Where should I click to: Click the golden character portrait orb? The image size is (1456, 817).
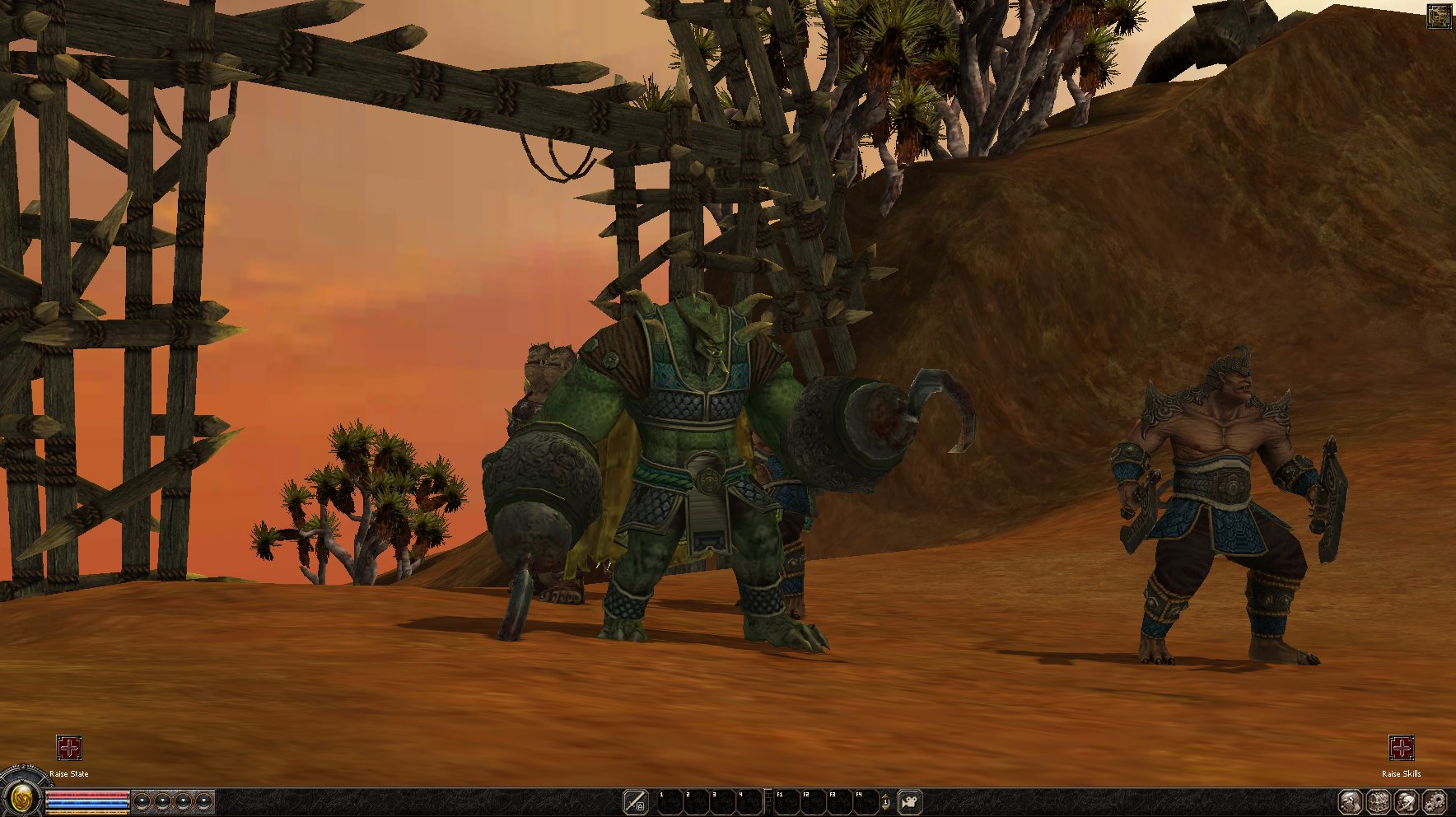coord(22,798)
